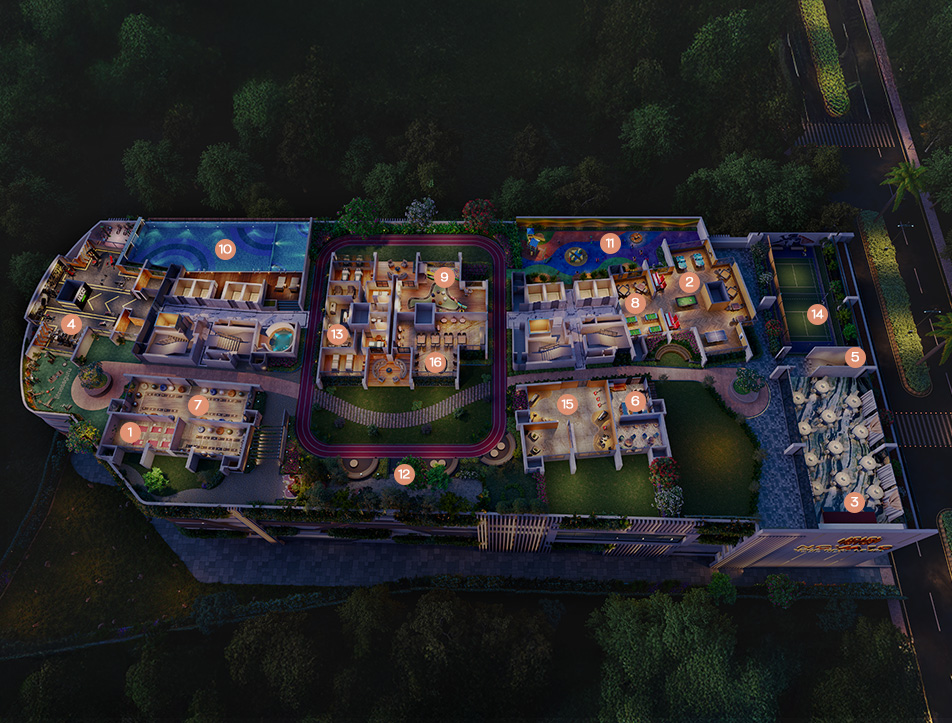Viewport: 952px width, 723px height.
Task: Select marker number 5
Action: [x=854, y=356]
